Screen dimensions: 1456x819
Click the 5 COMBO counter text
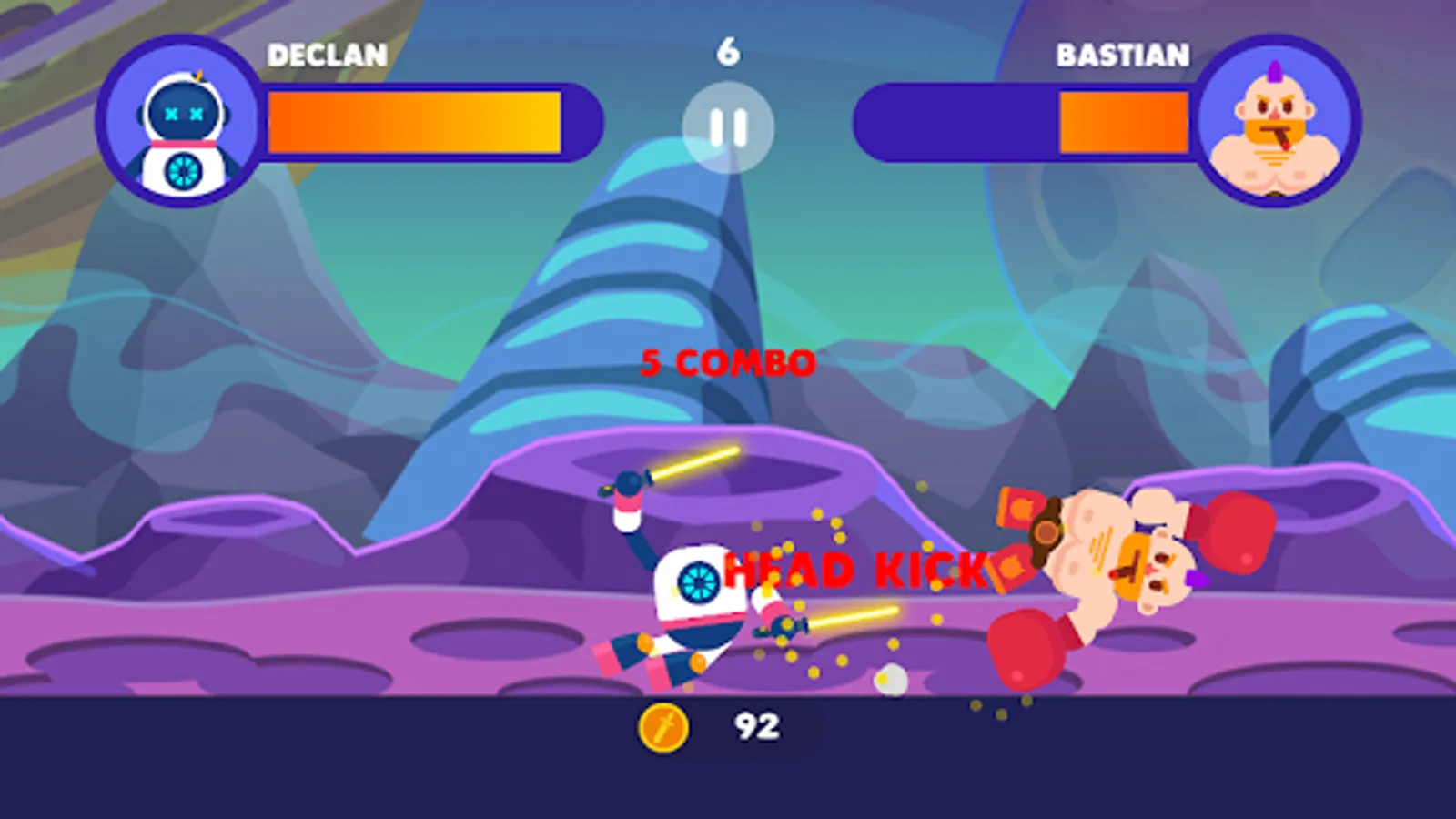pos(726,363)
